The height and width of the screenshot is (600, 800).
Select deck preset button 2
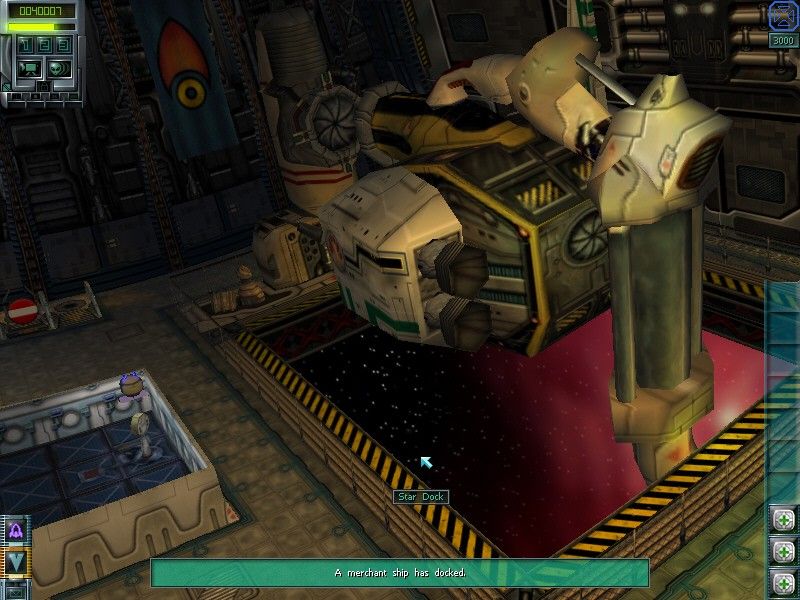(x=45, y=46)
